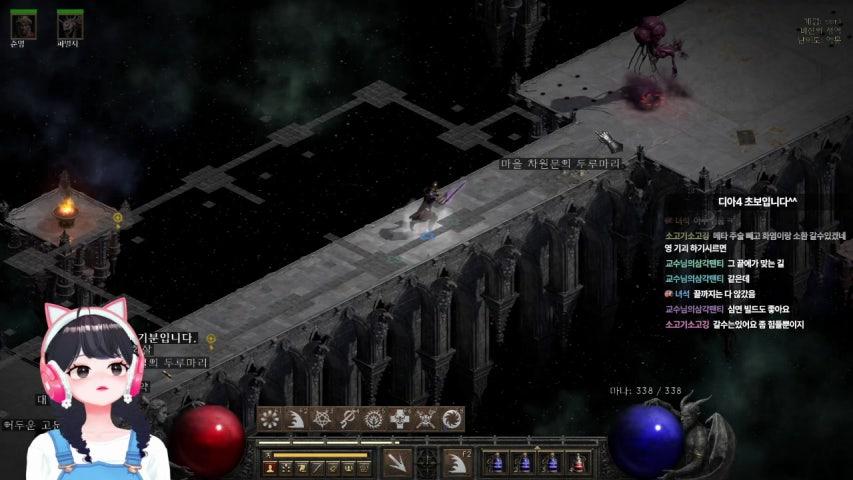
Task: Choose the ring-of-dots skill in skill list
Action: (271, 419)
